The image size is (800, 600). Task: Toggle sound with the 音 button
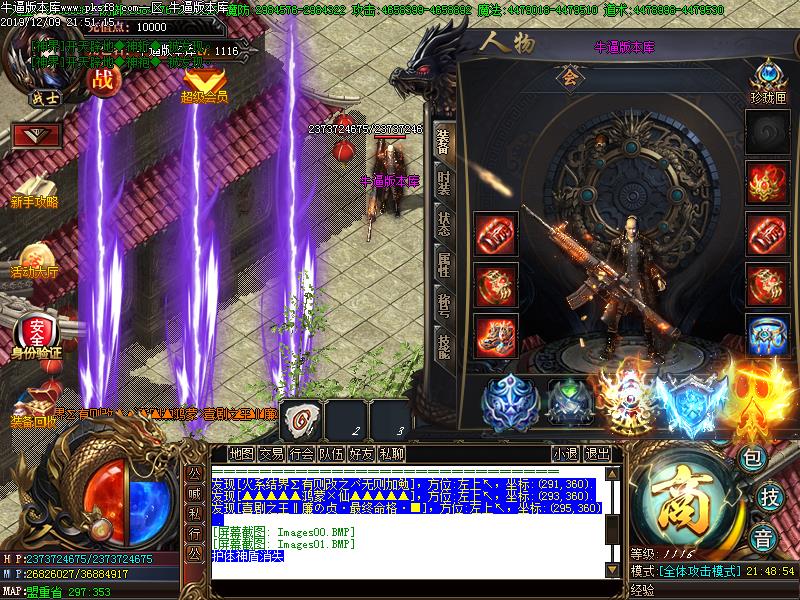[763, 535]
